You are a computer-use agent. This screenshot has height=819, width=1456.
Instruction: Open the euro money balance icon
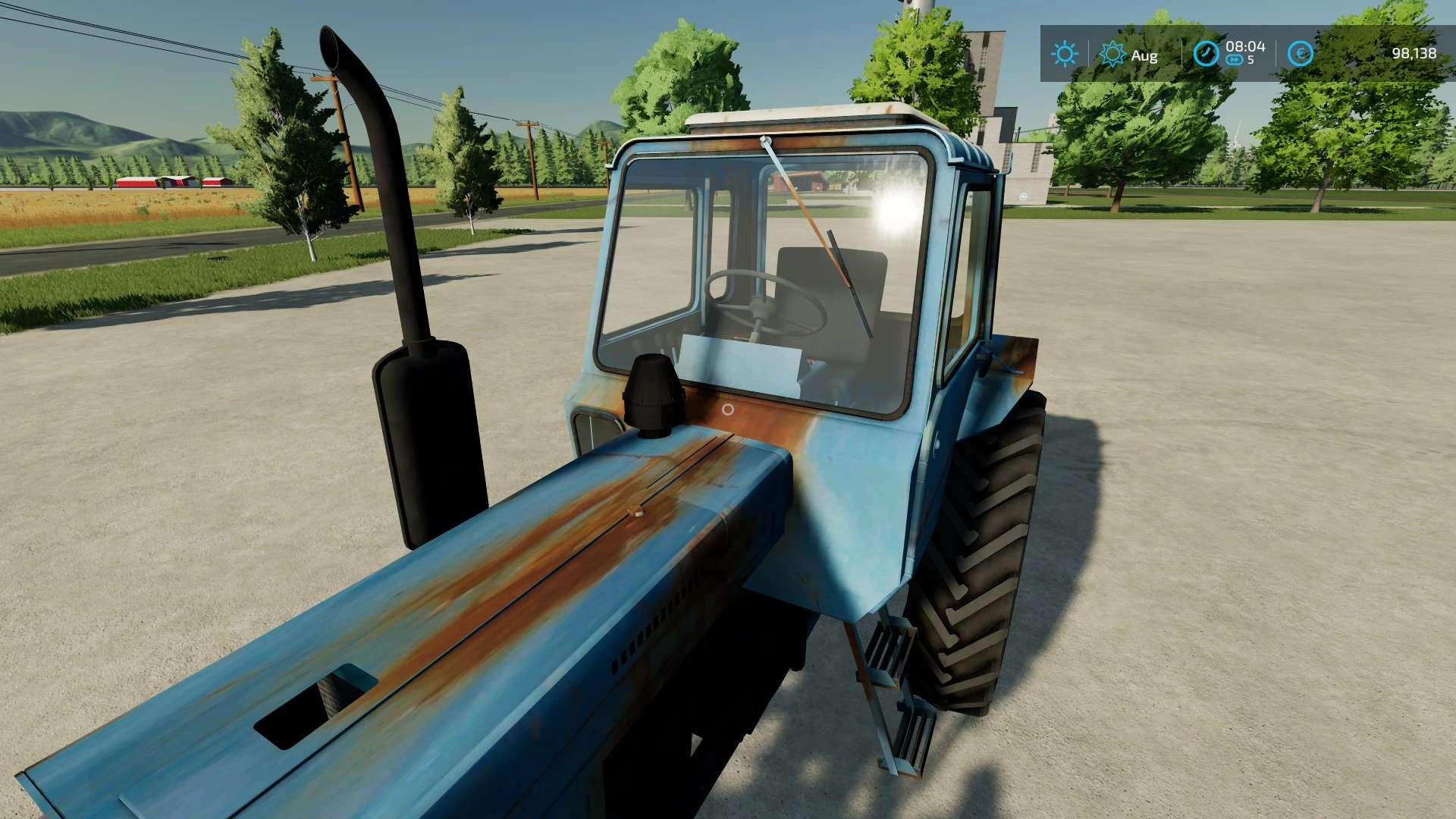(1300, 54)
